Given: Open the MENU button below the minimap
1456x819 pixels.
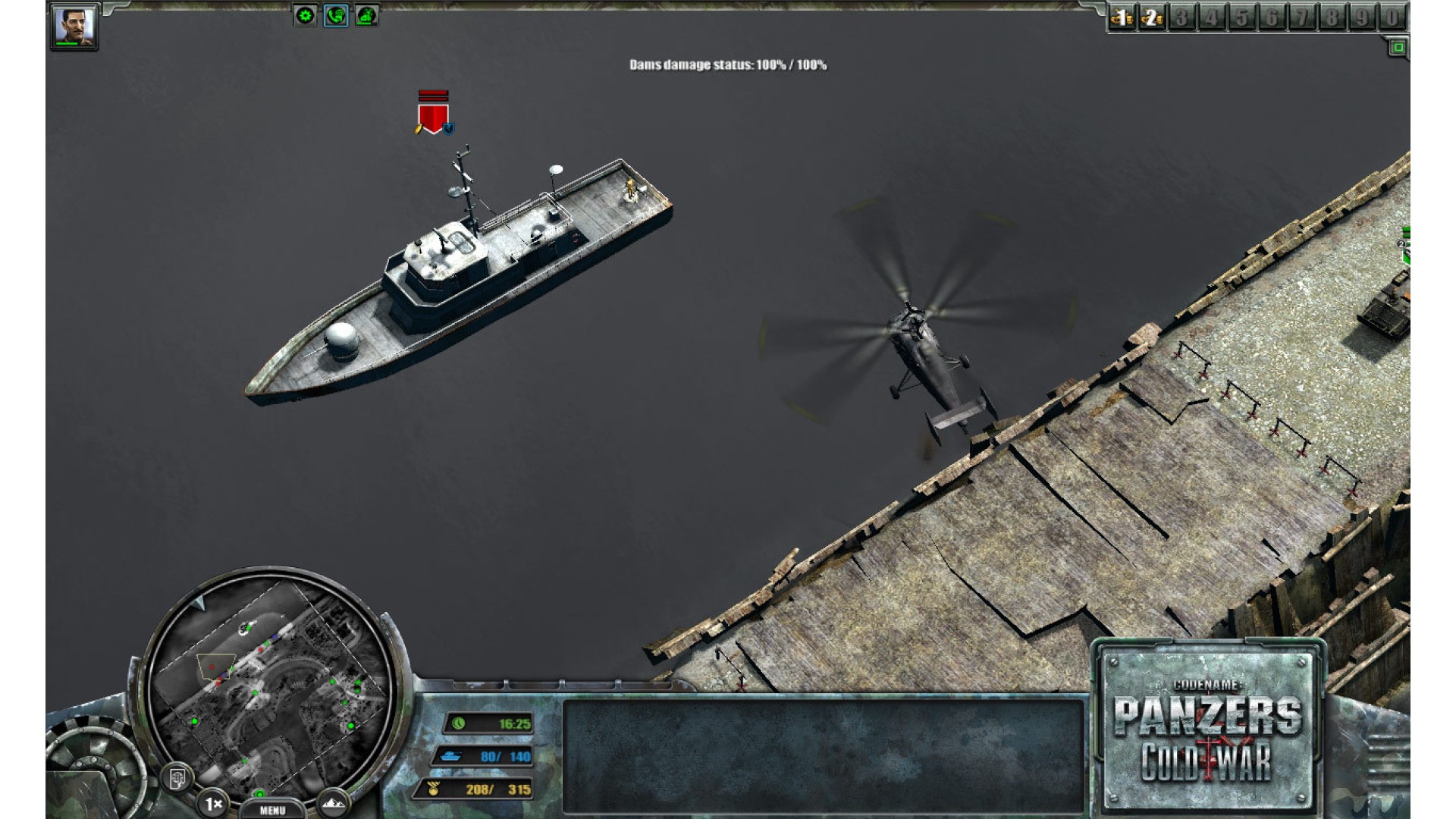Looking at the screenshot, I should pyautogui.click(x=272, y=810).
